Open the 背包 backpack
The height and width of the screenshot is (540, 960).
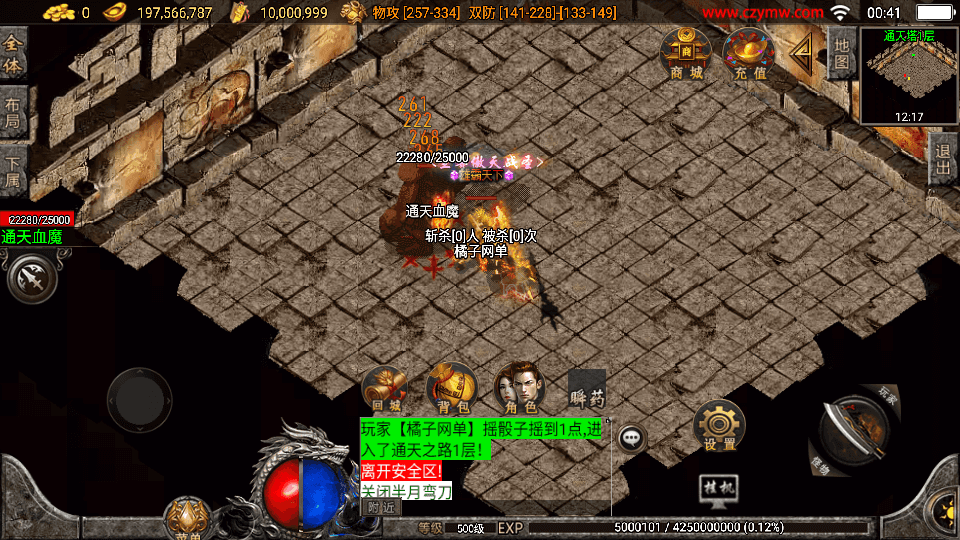451,388
